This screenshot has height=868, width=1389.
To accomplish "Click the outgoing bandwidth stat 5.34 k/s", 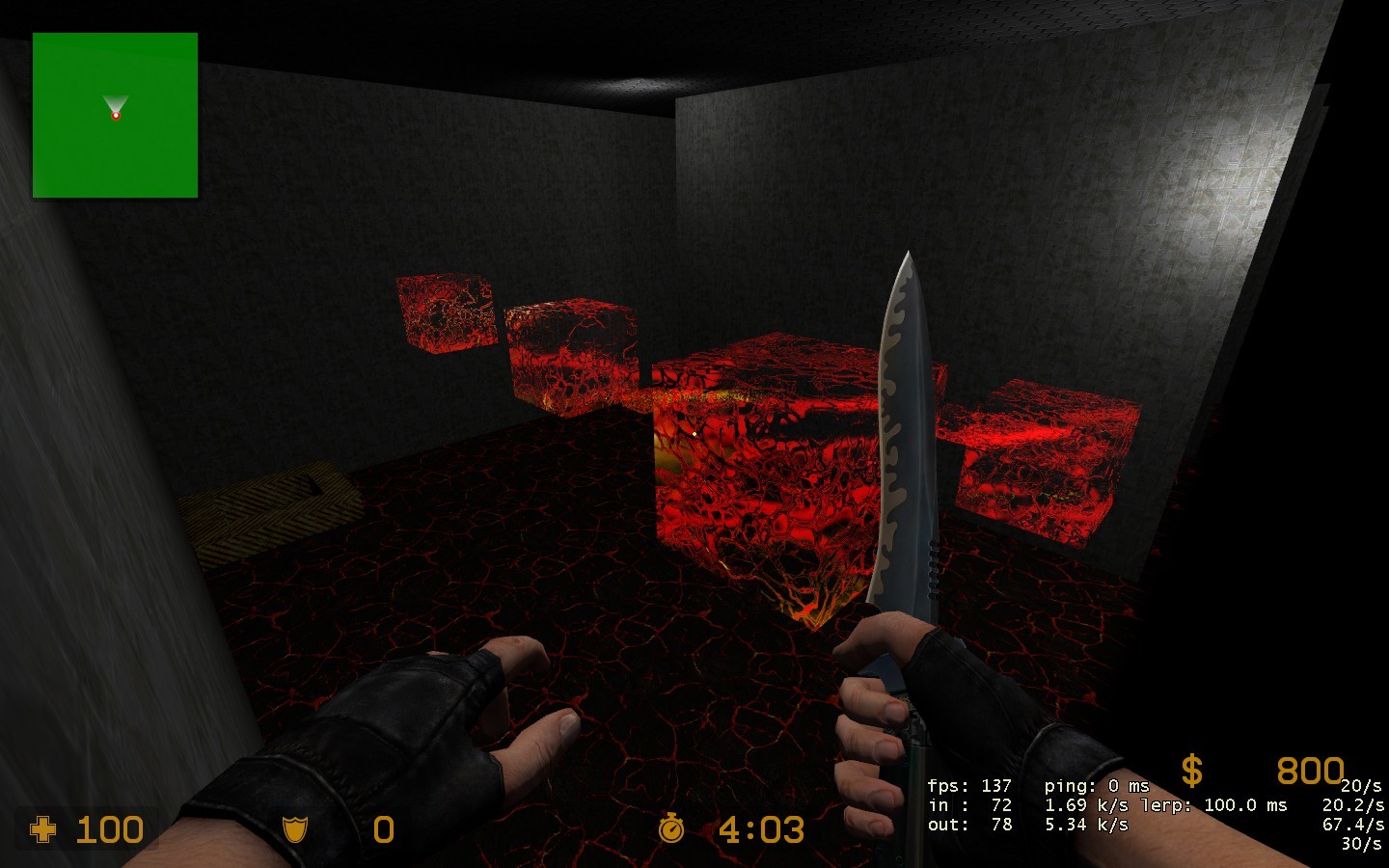I will pos(1086,824).
